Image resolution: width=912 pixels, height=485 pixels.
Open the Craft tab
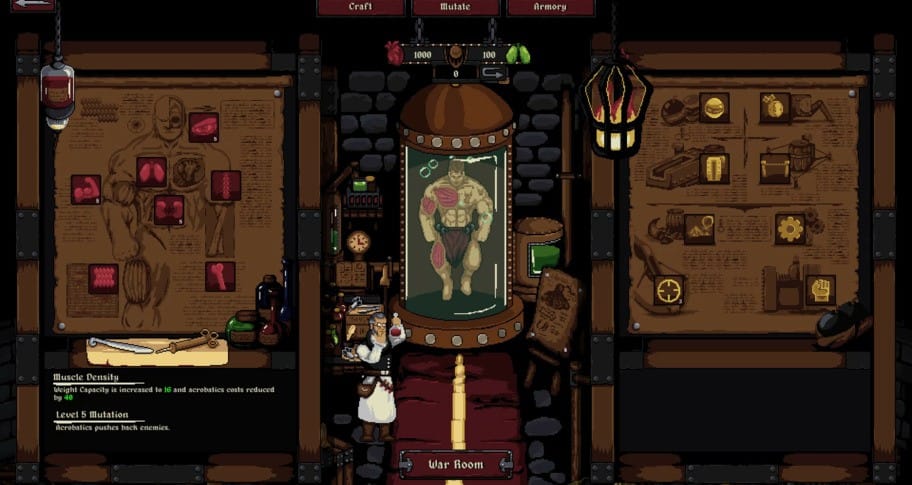point(361,7)
